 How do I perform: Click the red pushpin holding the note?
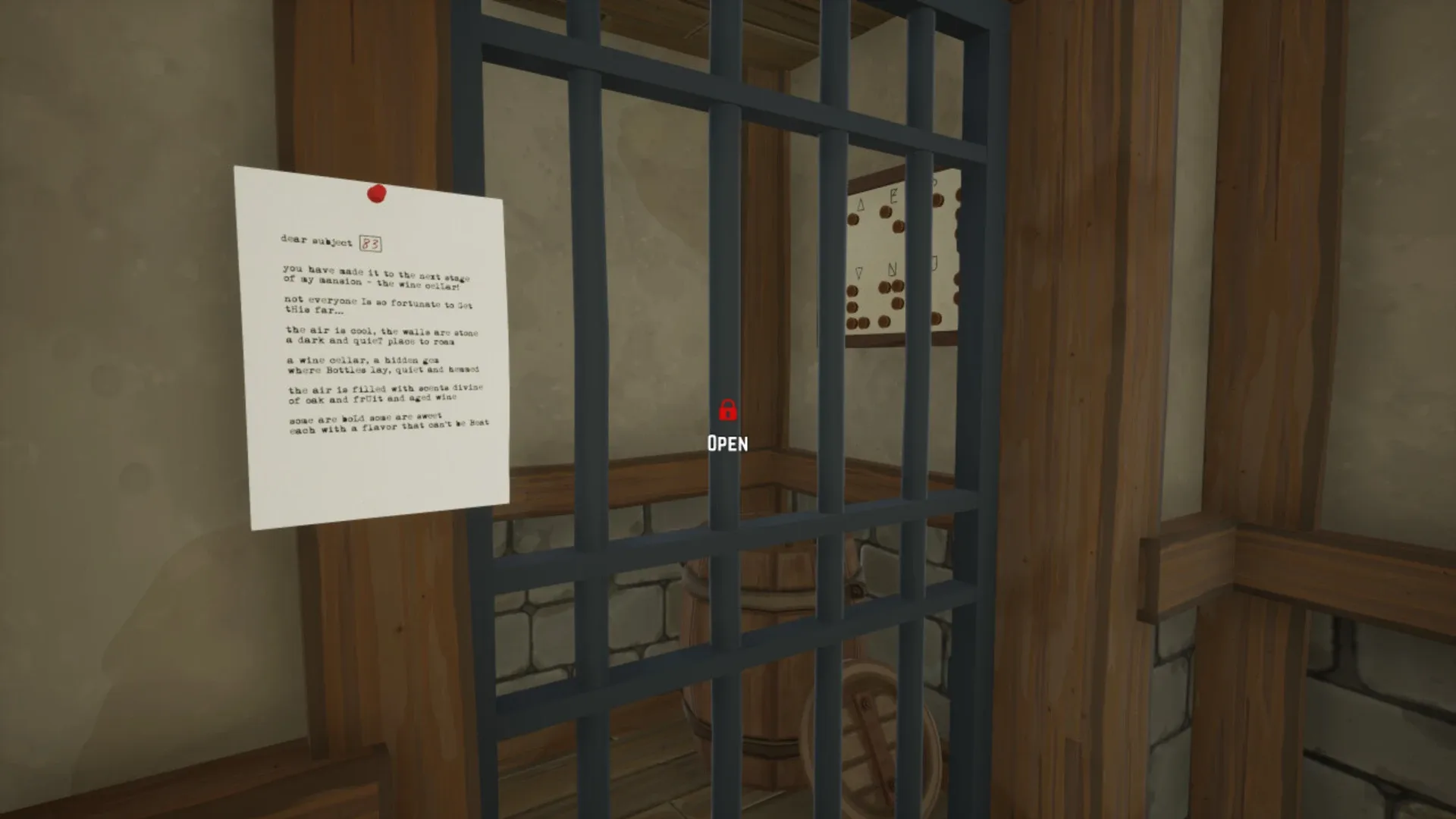pos(377,192)
